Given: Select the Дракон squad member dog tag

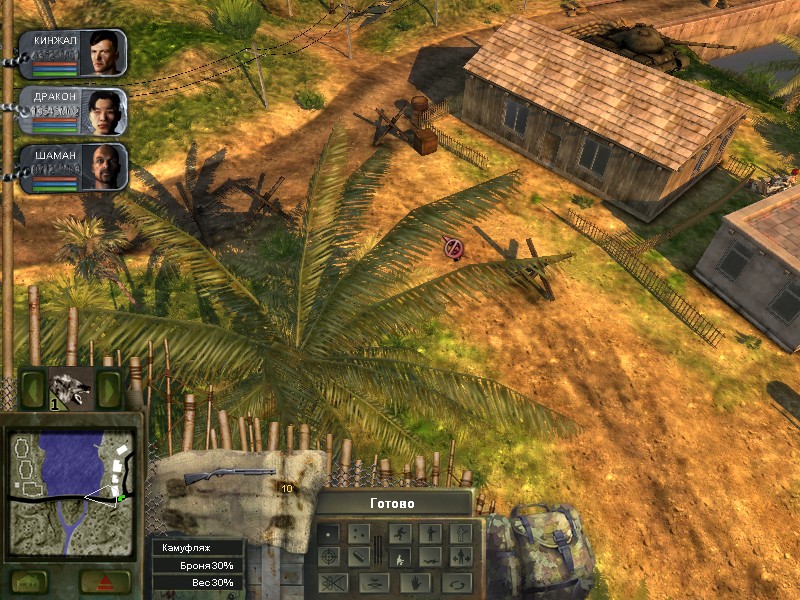Looking at the screenshot, I should click(x=72, y=112).
